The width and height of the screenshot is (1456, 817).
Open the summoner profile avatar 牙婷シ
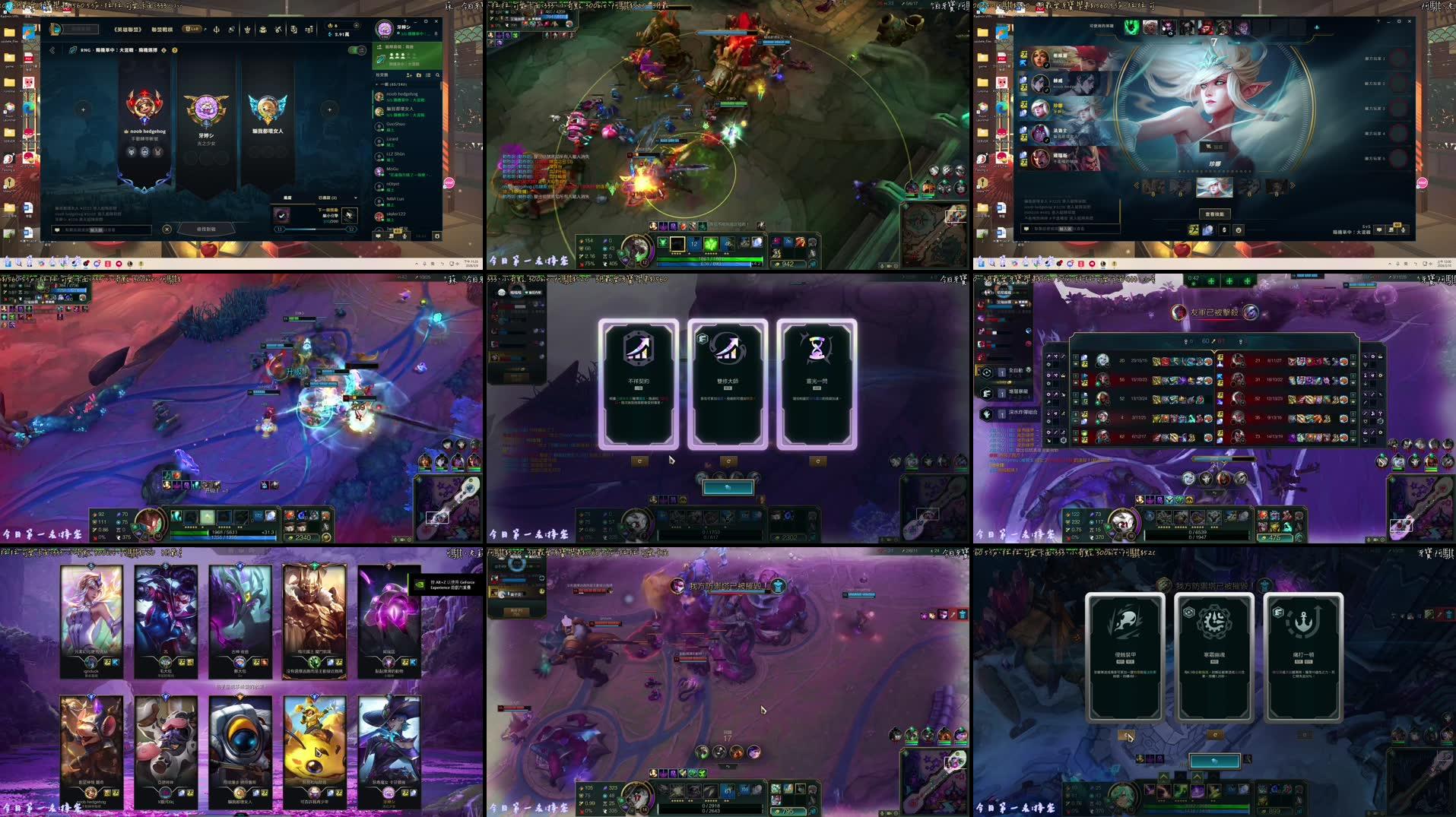pyautogui.click(x=385, y=30)
